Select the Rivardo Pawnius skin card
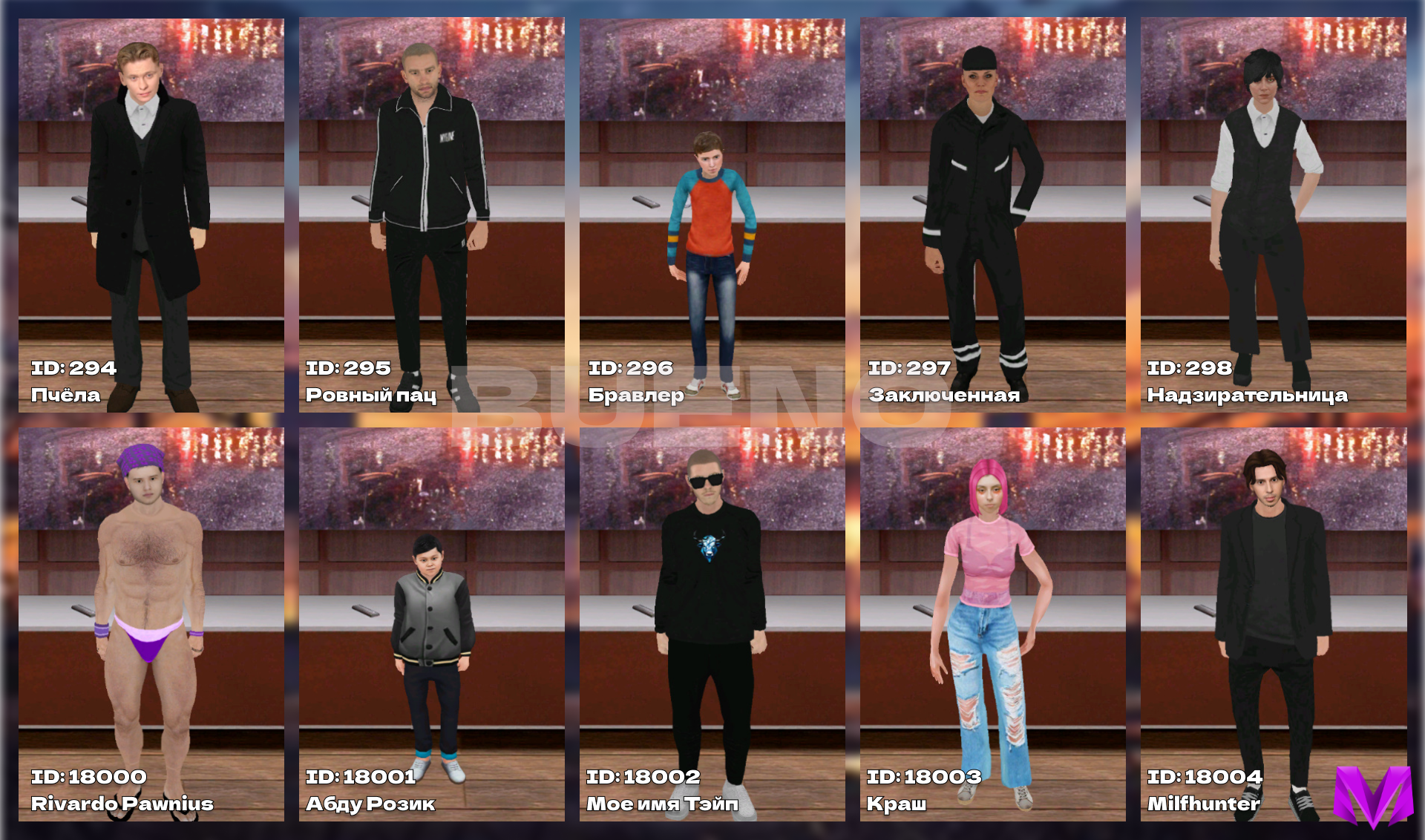This screenshot has height=840, width=1425. point(151,623)
